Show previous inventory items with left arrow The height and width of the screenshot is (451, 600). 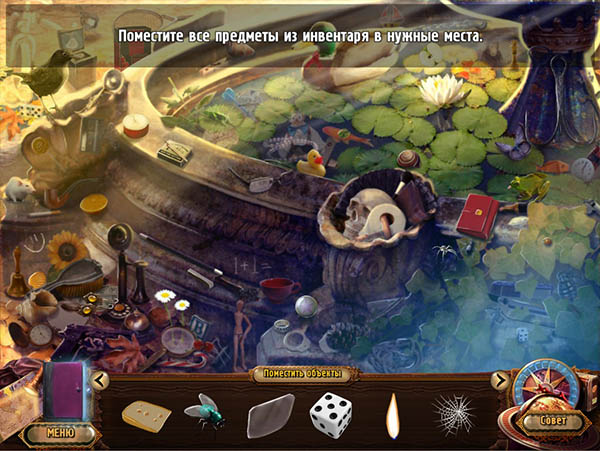(x=99, y=379)
